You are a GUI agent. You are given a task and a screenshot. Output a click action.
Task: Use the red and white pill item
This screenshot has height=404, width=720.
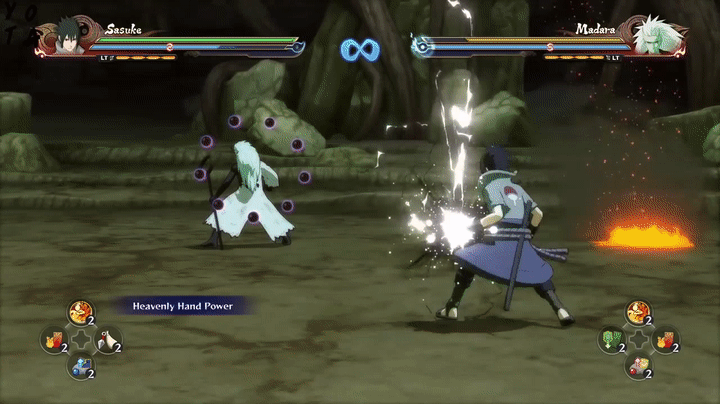(636, 366)
